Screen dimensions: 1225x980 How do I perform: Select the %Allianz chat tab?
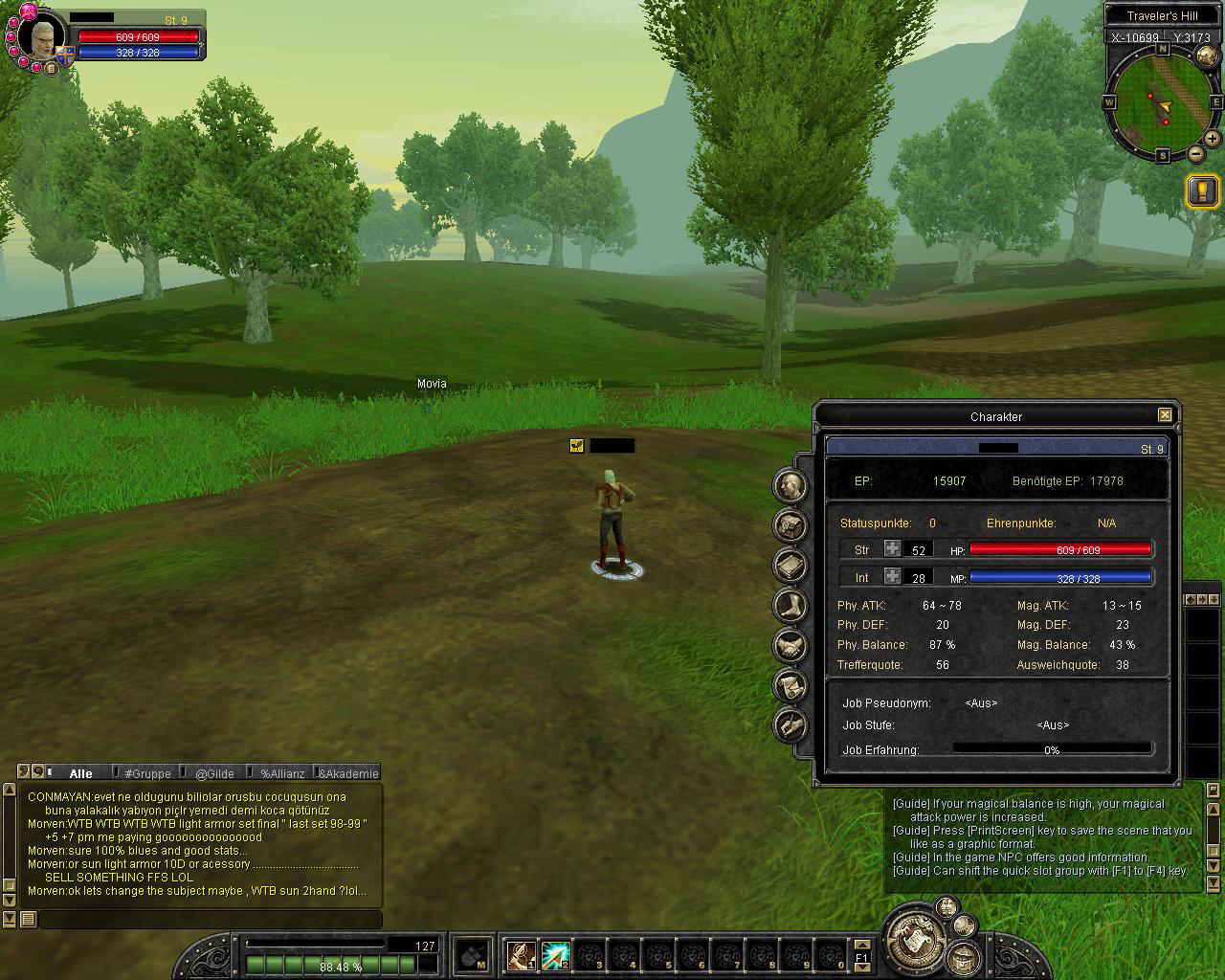(282, 773)
